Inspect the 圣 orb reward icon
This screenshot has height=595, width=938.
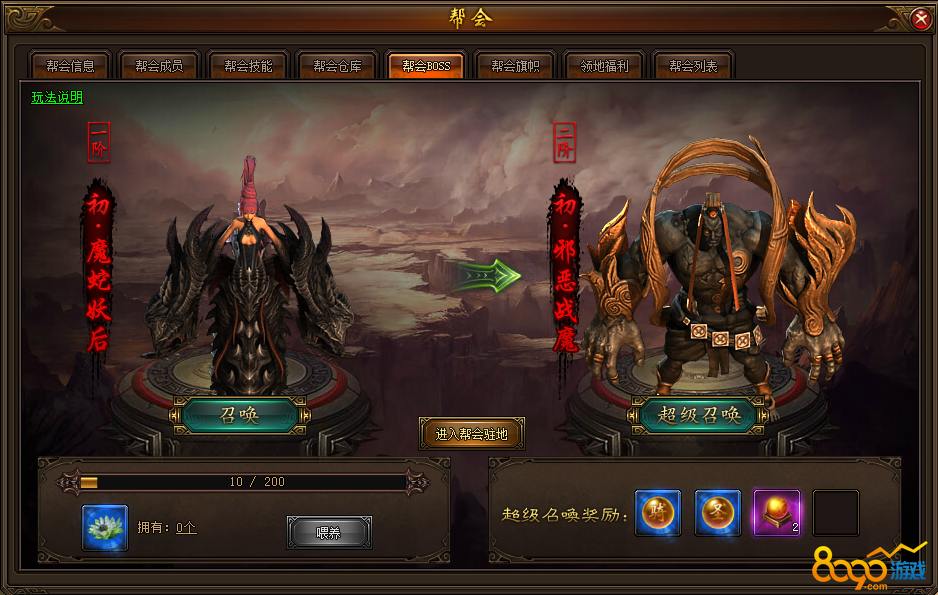click(718, 513)
